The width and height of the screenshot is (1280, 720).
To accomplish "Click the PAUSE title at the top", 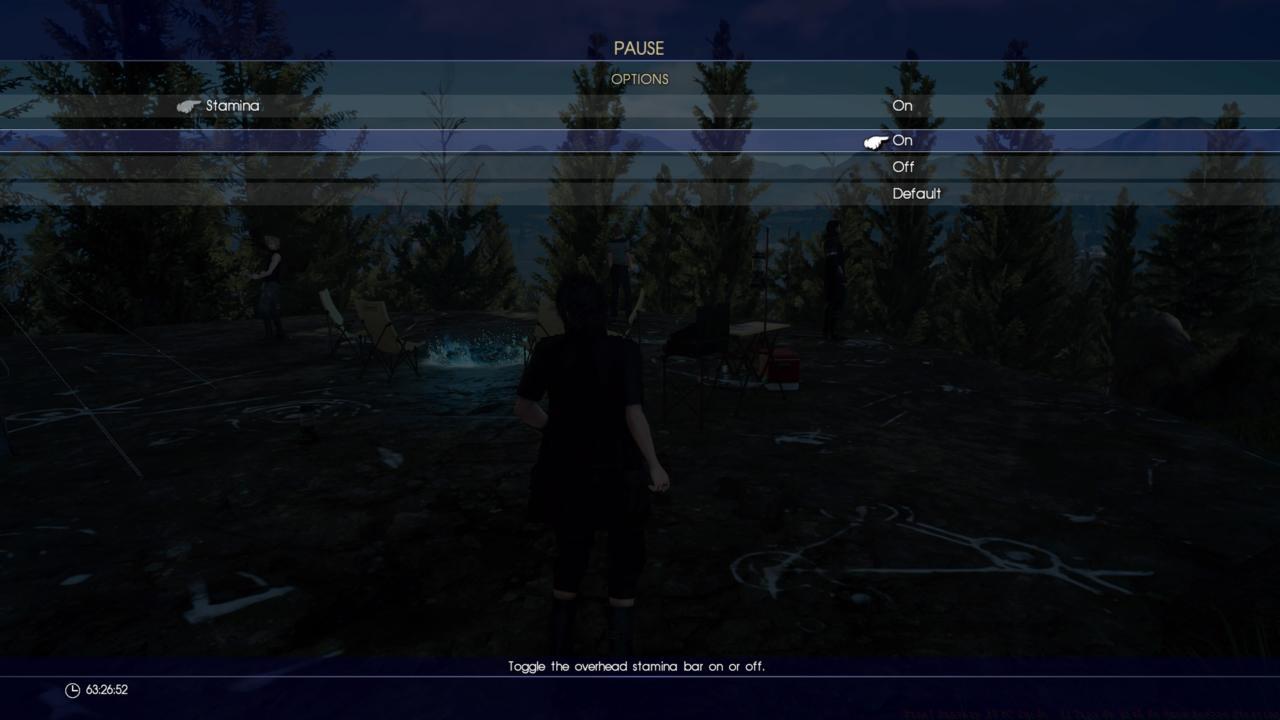I will click(640, 47).
